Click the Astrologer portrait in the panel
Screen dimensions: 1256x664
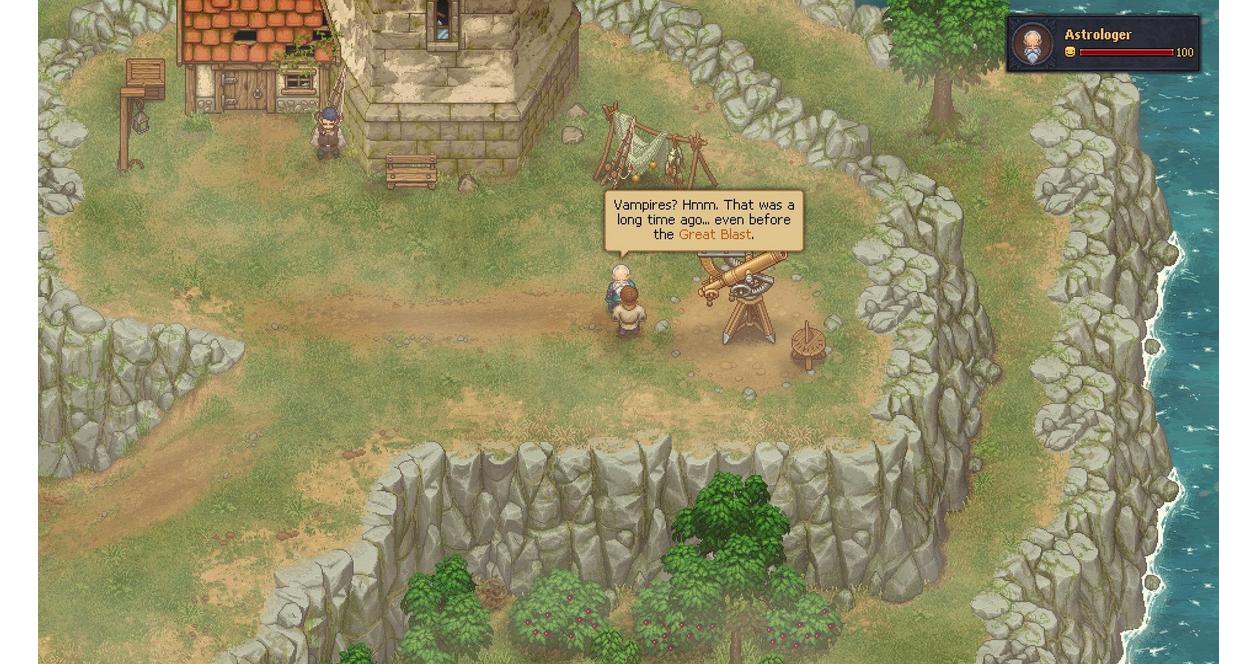tap(1032, 44)
